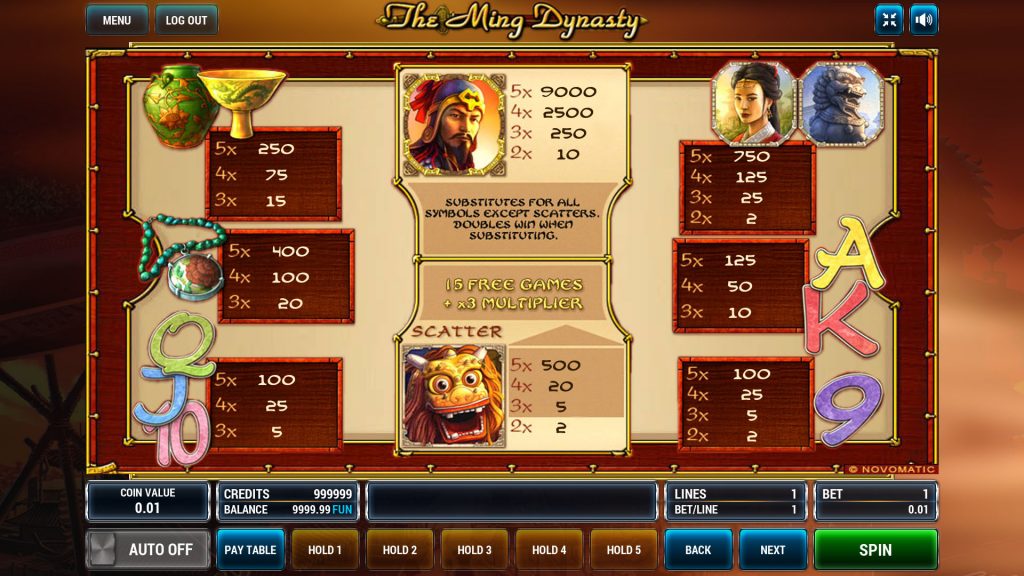
Task: Show the NEXT paytable page
Action: click(773, 550)
